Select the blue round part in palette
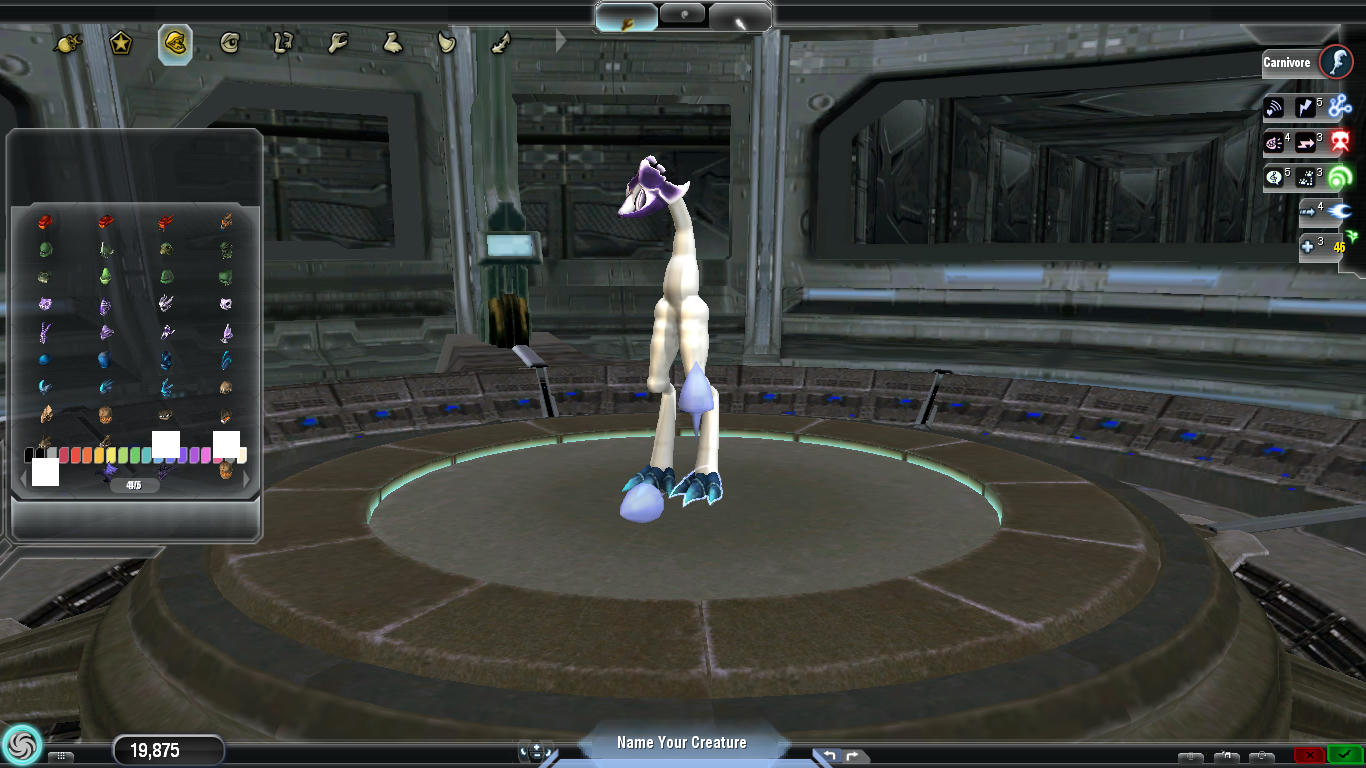 coord(45,360)
